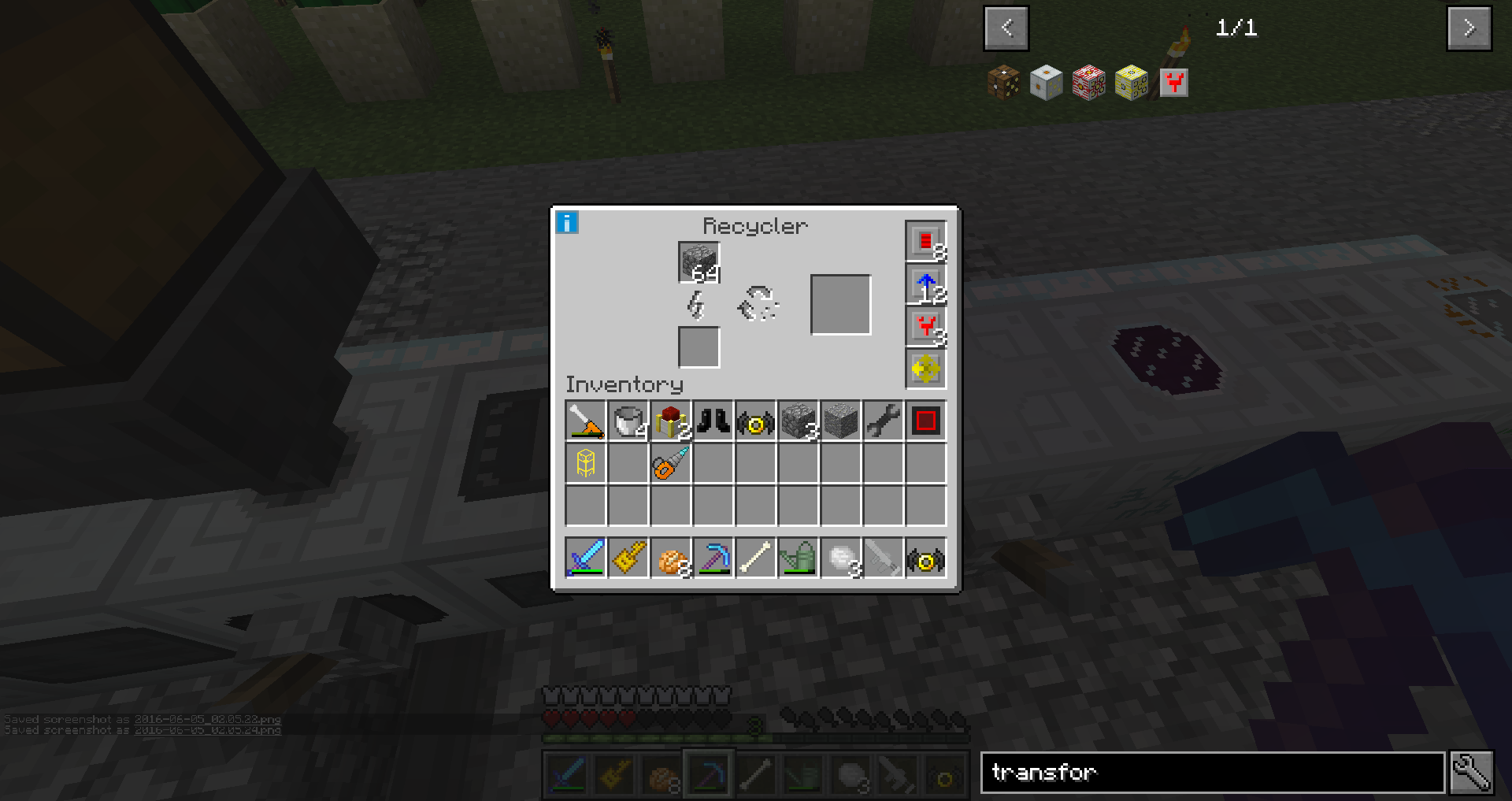The image size is (1512, 801).
Task: Go to the previous item list page
Action: point(1006,28)
